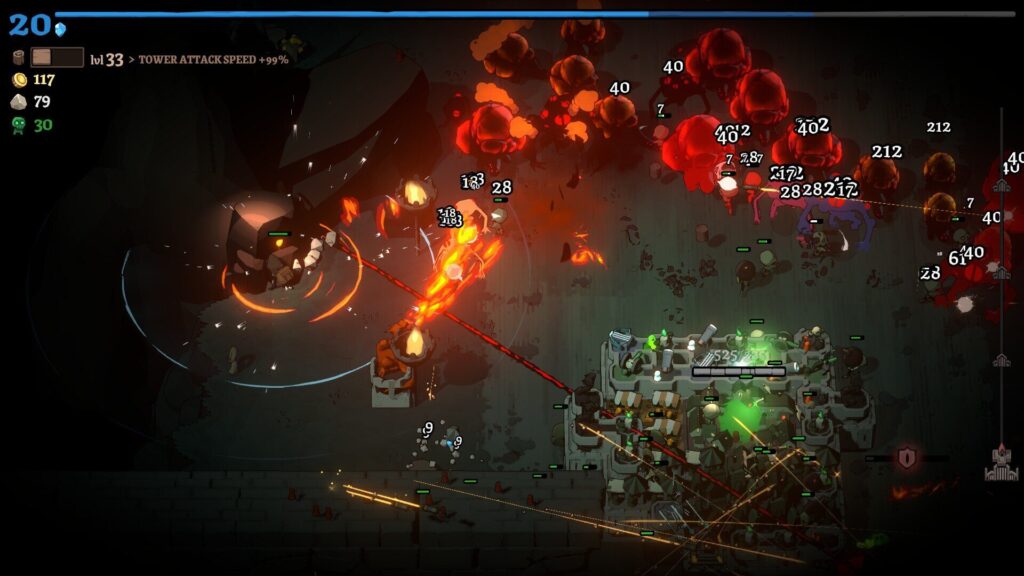Click the blue crystal gem icon
The height and width of the screenshot is (576, 1024).
pyautogui.click(x=61, y=28)
